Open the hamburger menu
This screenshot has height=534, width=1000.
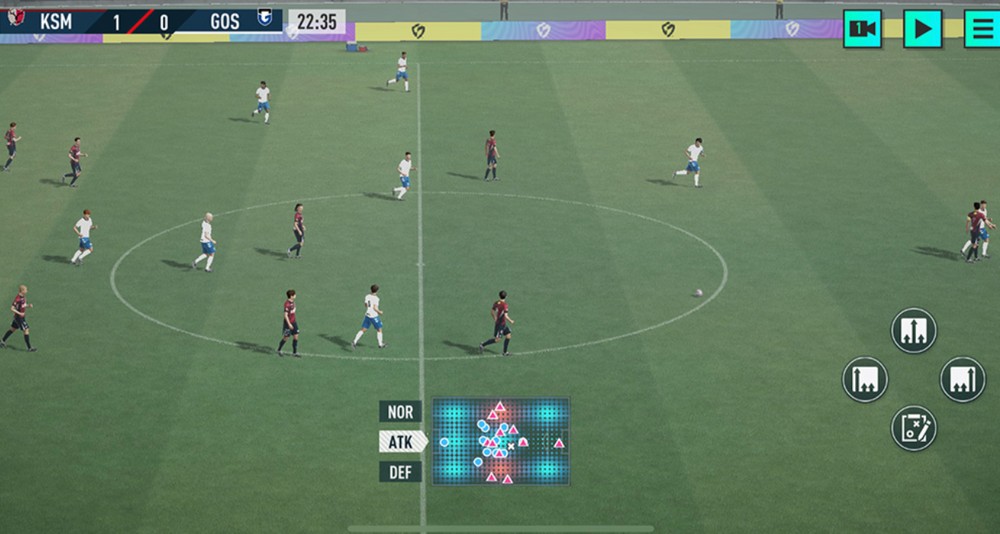(981, 28)
